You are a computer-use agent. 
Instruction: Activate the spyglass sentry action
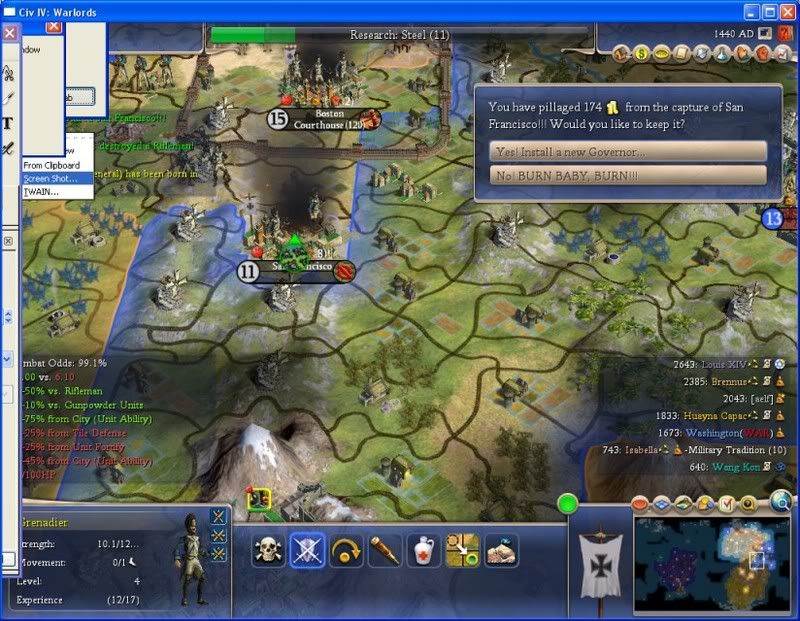pyautogui.click(x=385, y=551)
